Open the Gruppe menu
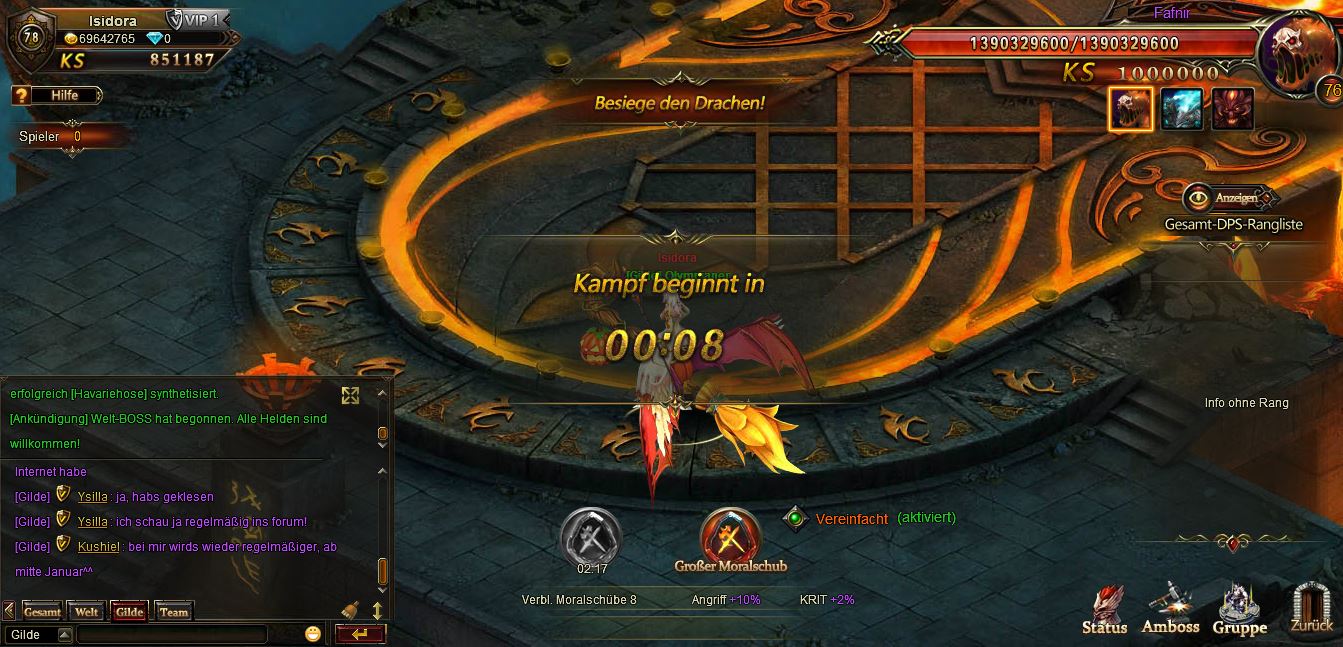The image size is (1343, 647). point(1240,610)
